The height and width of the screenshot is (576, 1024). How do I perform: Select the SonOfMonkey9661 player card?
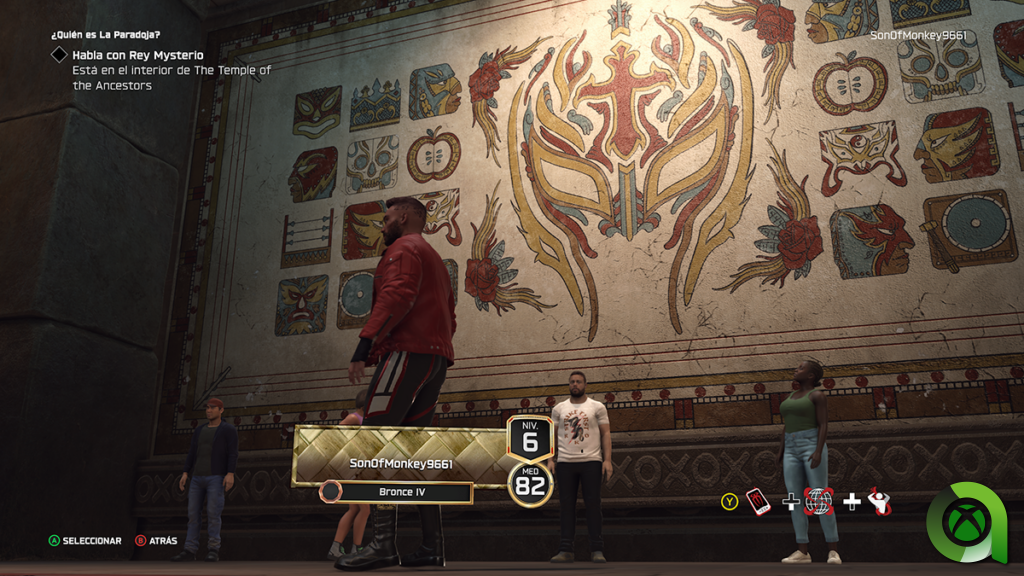click(x=400, y=463)
